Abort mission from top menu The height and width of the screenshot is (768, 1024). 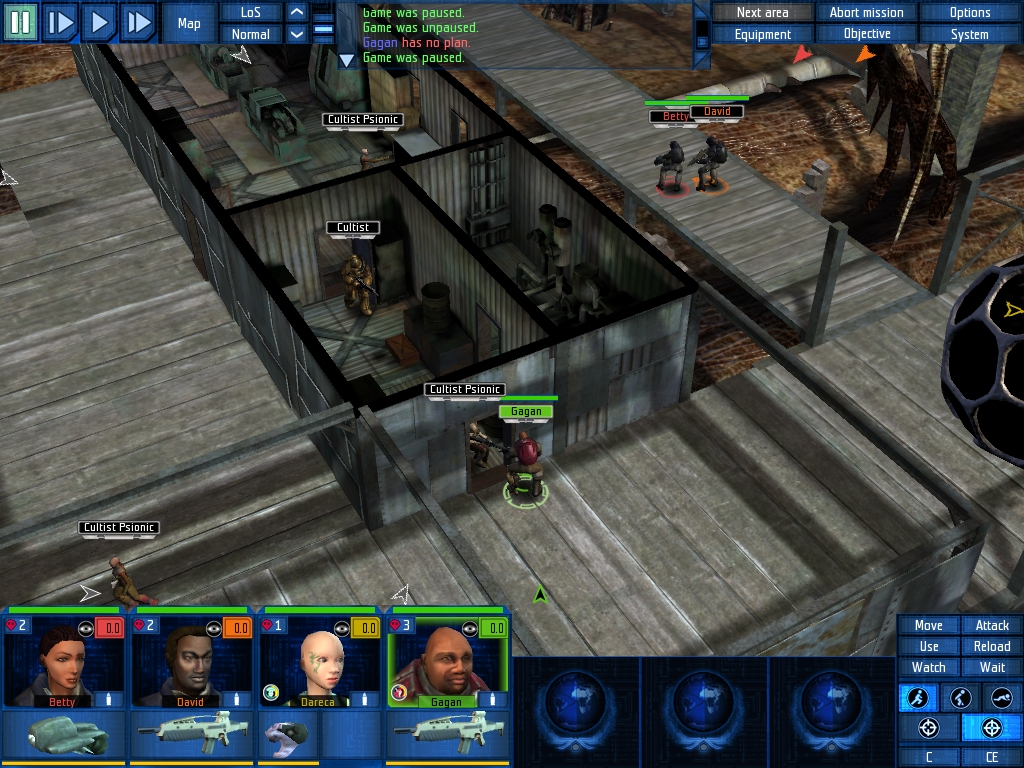pyautogui.click(x=866, y=12)
